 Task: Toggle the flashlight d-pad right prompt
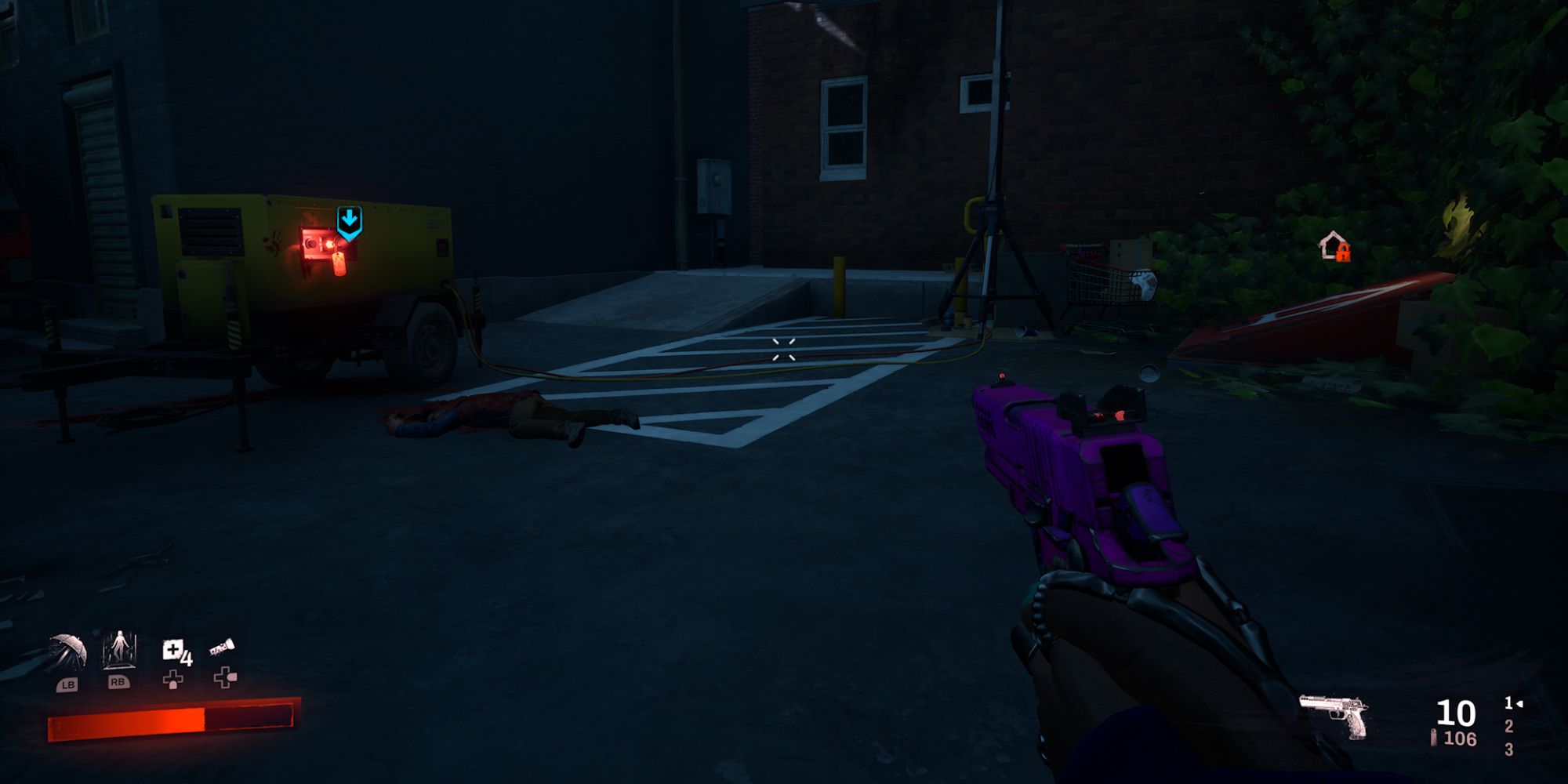224,679
